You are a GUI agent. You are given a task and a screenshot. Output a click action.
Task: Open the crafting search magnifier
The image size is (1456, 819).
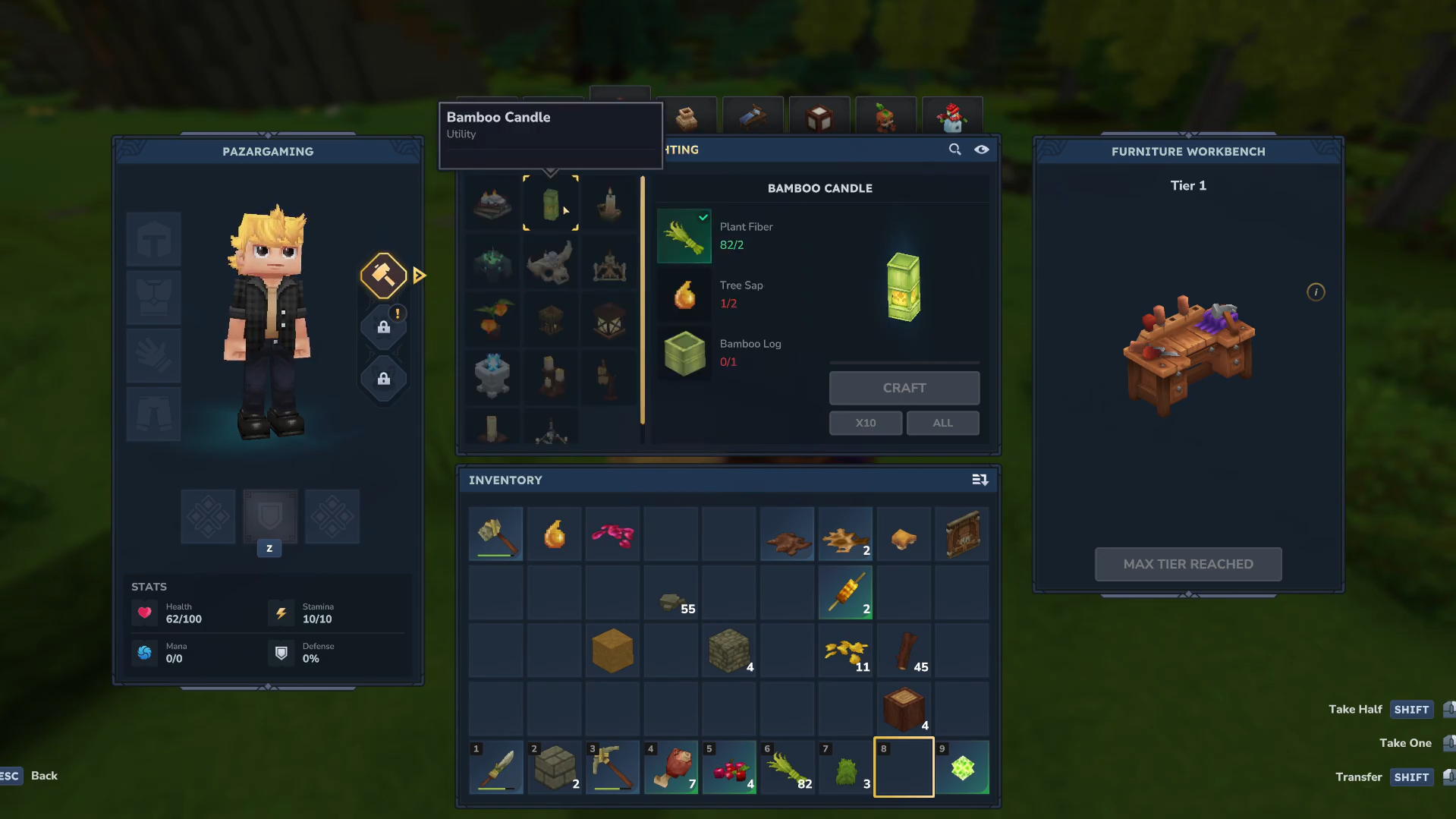tap(954, 150)
